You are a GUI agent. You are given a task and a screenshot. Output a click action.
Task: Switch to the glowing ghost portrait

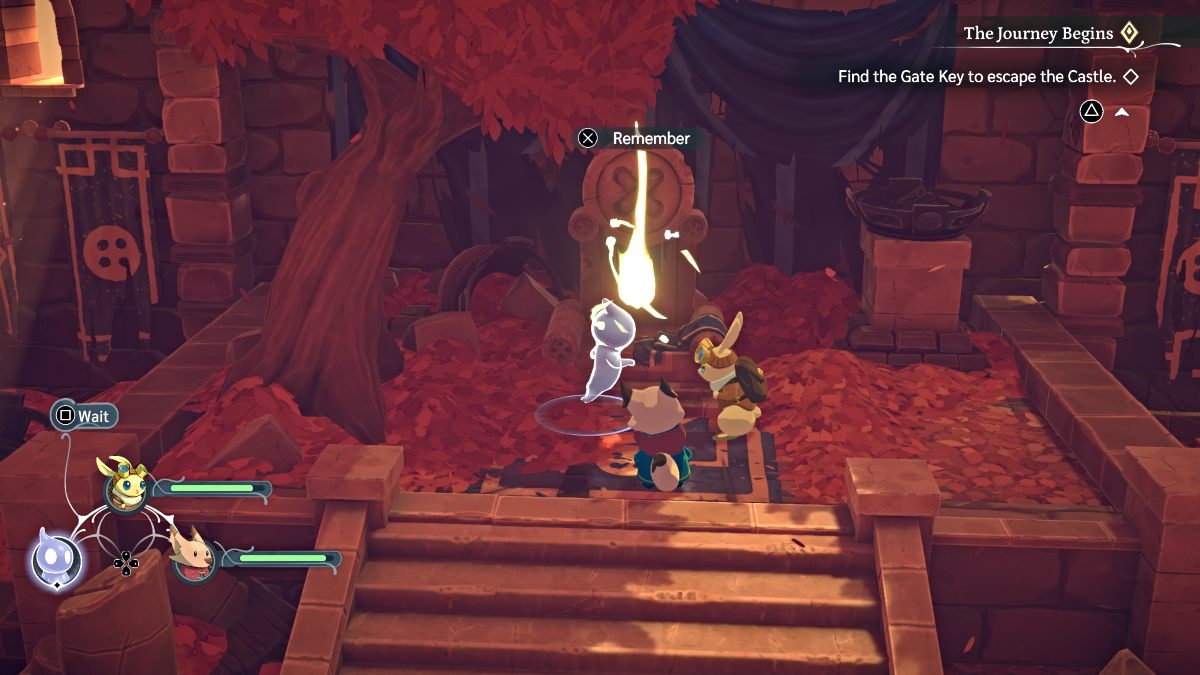[52, 559]
